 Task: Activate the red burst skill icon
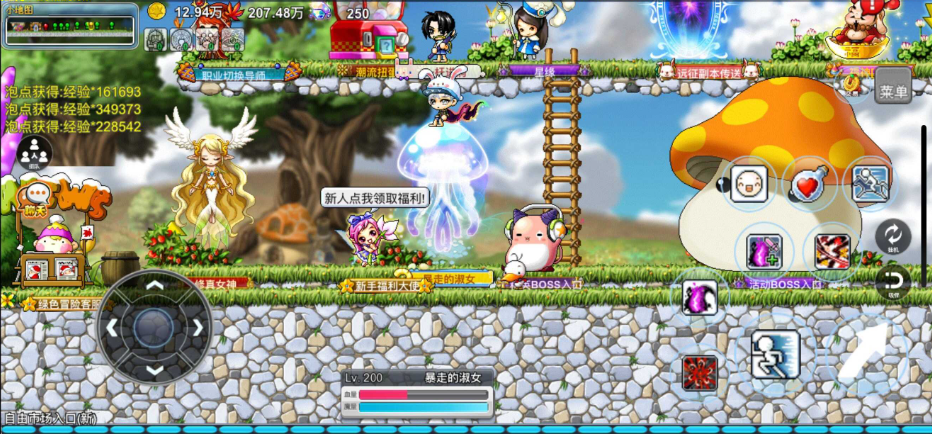[x=699, y=372]
